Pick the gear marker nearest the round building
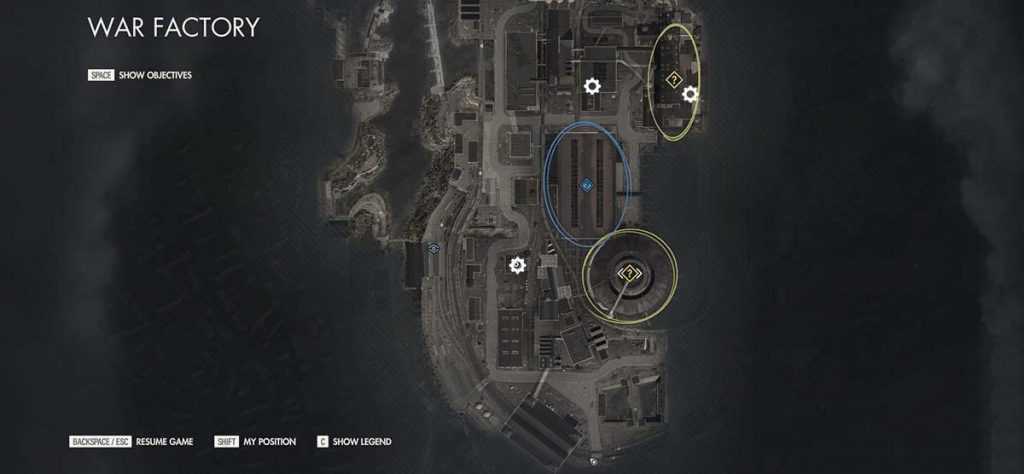Image resolution: width=1024 pixels, height=474 pixels. (517, 265)
